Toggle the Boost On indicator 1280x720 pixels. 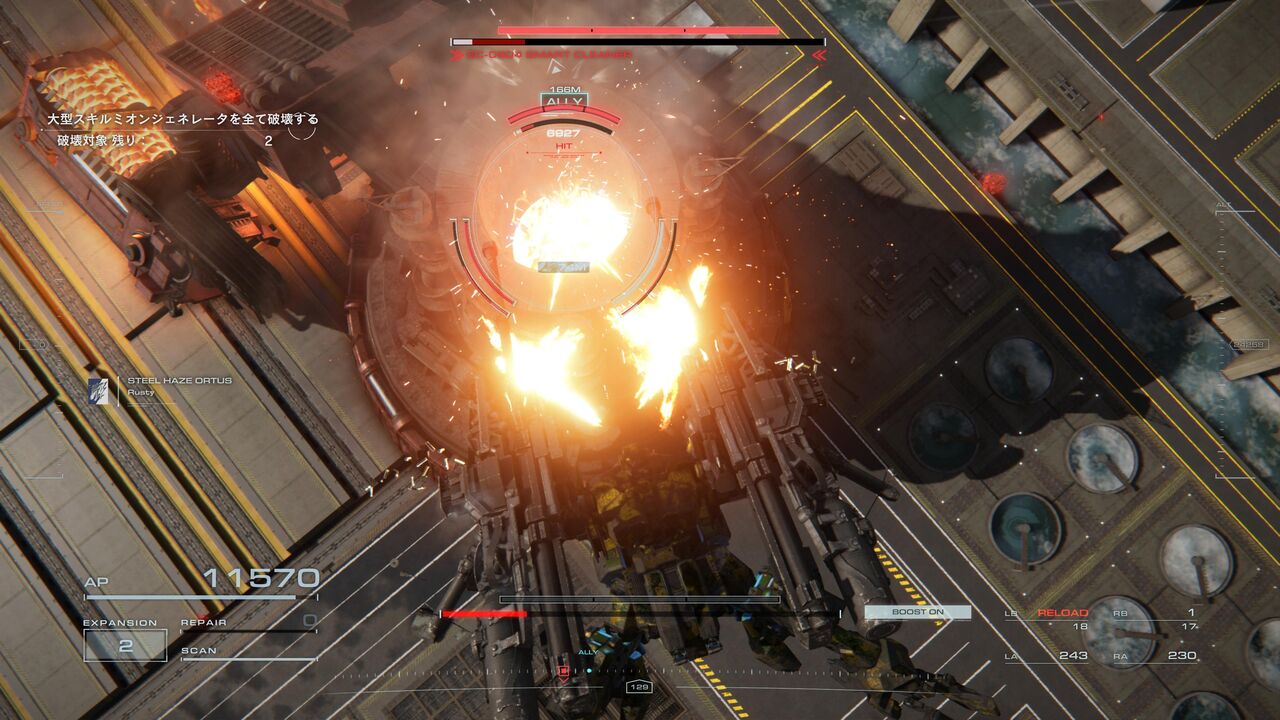[x=917, y=612]
